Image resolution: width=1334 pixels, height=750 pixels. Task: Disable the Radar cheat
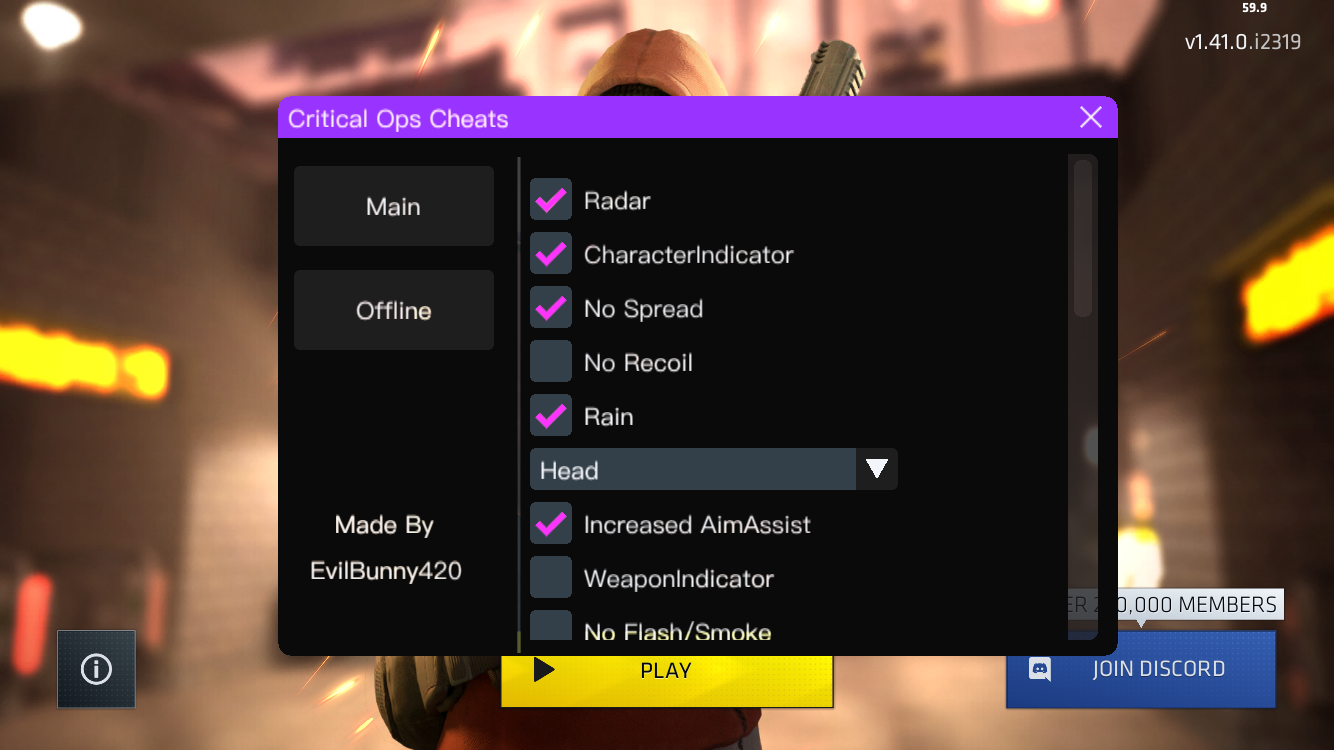[550, 199]
